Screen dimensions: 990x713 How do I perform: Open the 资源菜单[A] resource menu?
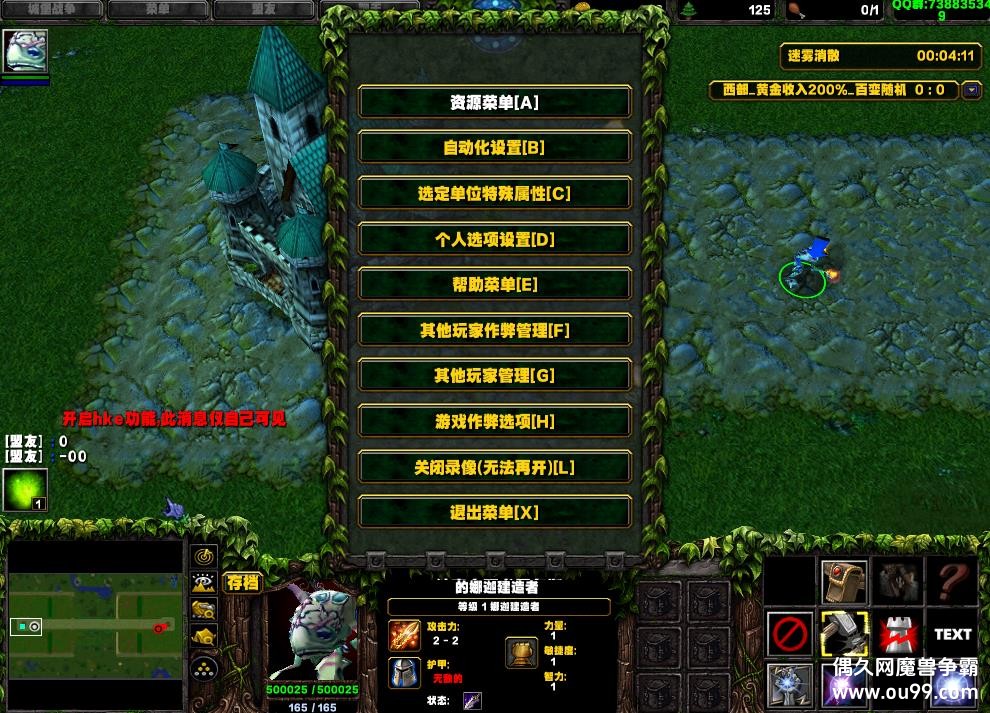pos(494,102)
